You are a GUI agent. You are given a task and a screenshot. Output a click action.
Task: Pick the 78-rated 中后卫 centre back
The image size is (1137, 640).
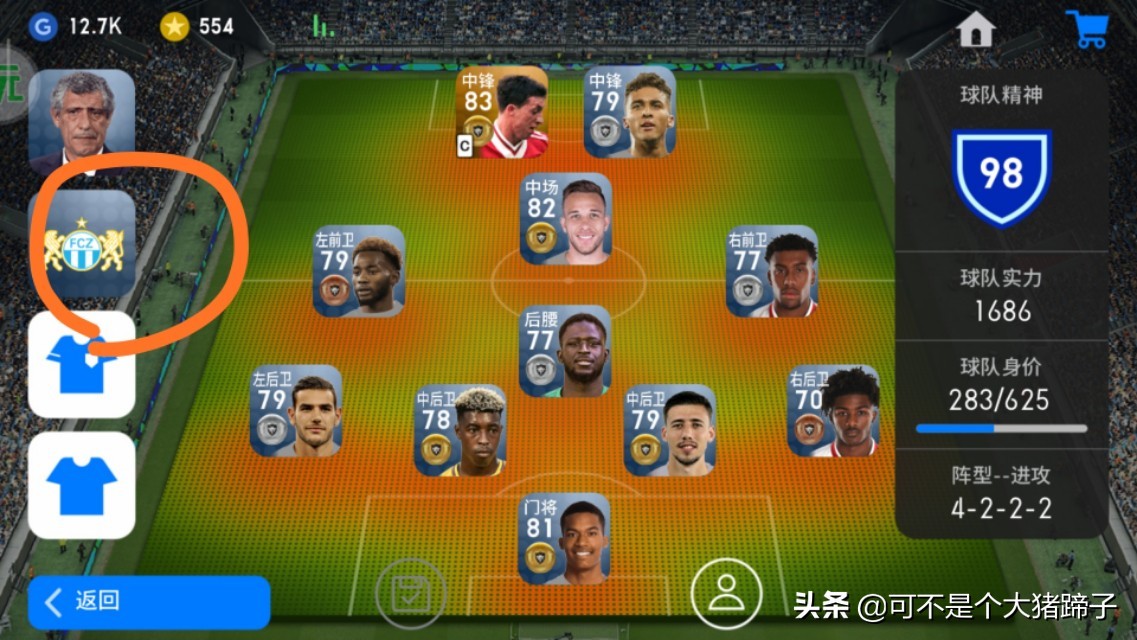(460, 430)
